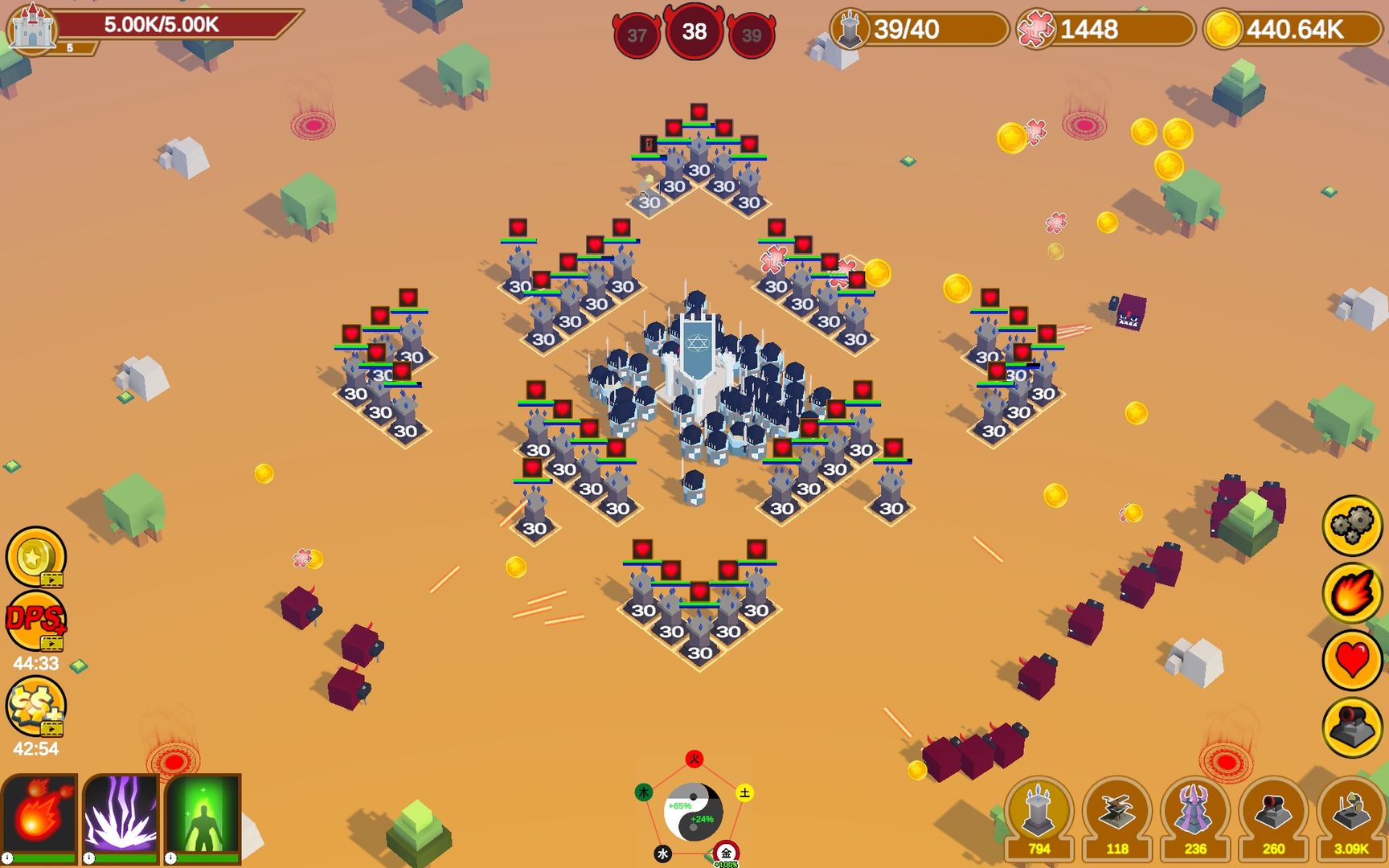Choose the yellow earth element node
1389x868 pixels.
745,793
